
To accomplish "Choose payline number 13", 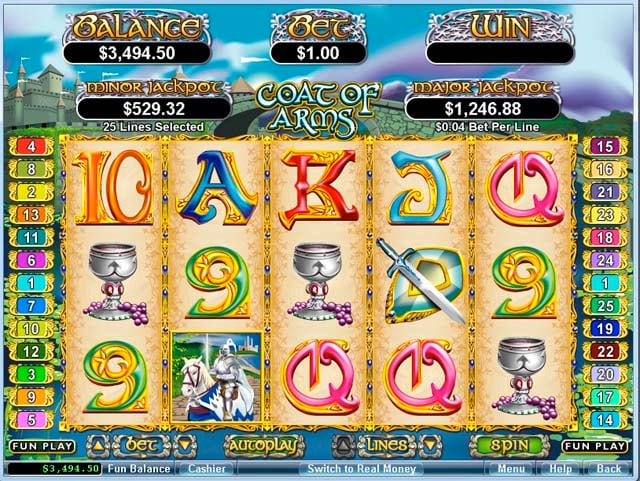I will 30,214.
